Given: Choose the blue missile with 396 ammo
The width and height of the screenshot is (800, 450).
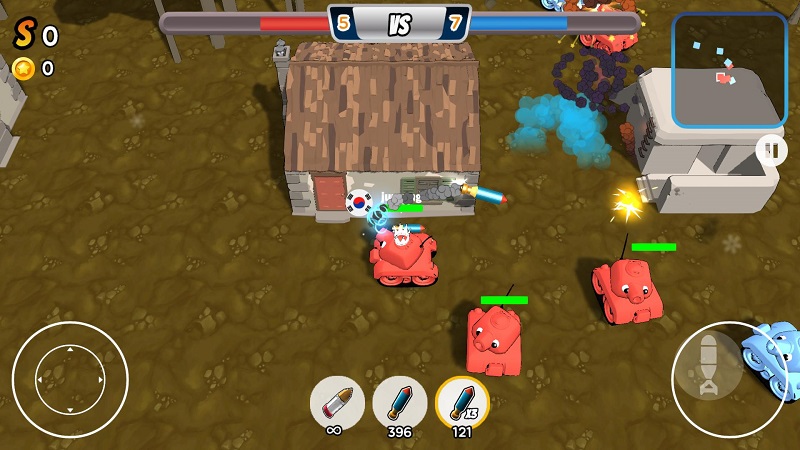Looking at the screenshot, I should [400, 402].
